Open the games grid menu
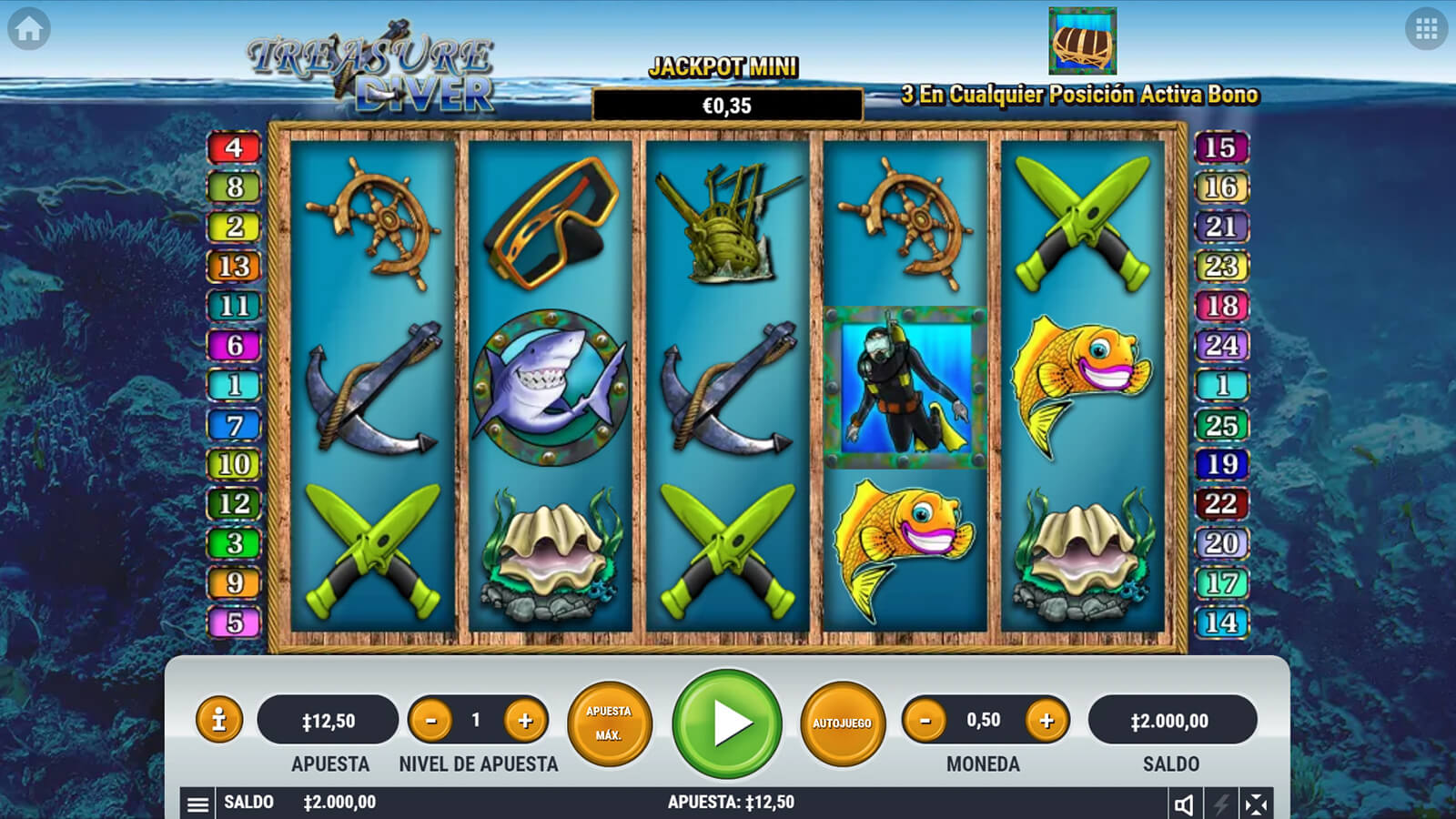 [1426, 29]
